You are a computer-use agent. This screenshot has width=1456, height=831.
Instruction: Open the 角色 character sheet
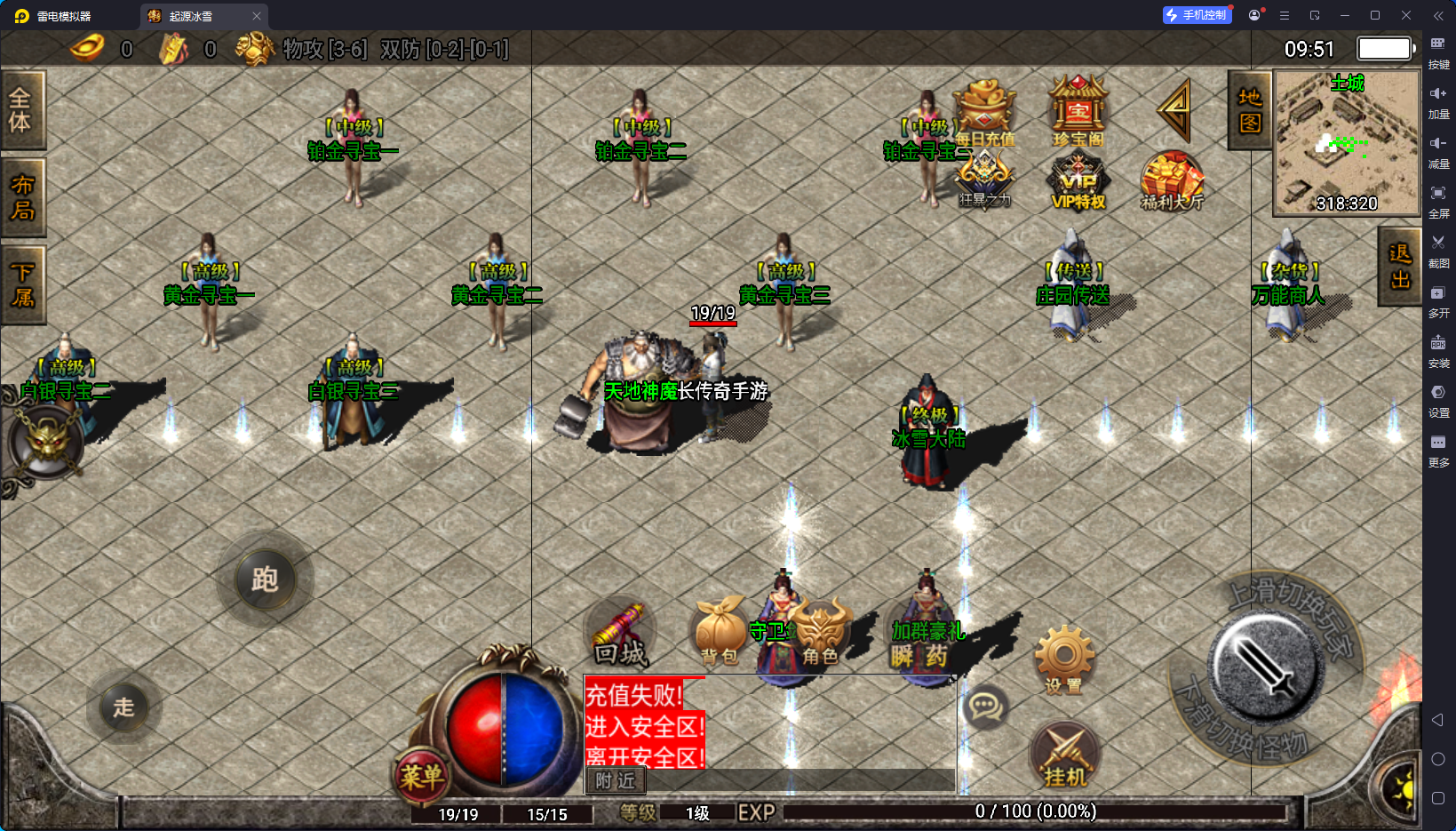click(x=820, y=633)
